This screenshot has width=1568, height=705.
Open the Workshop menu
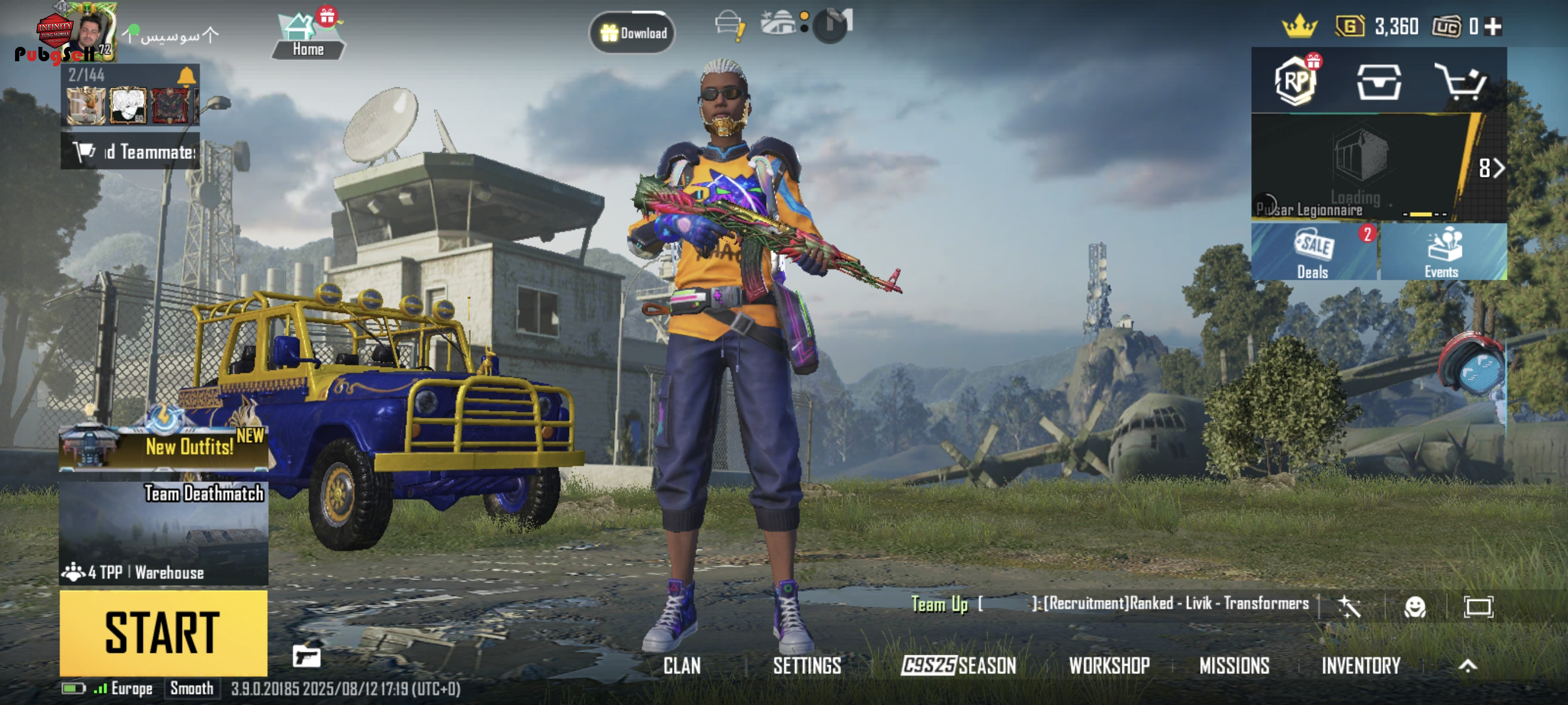tap(1109, 666)
